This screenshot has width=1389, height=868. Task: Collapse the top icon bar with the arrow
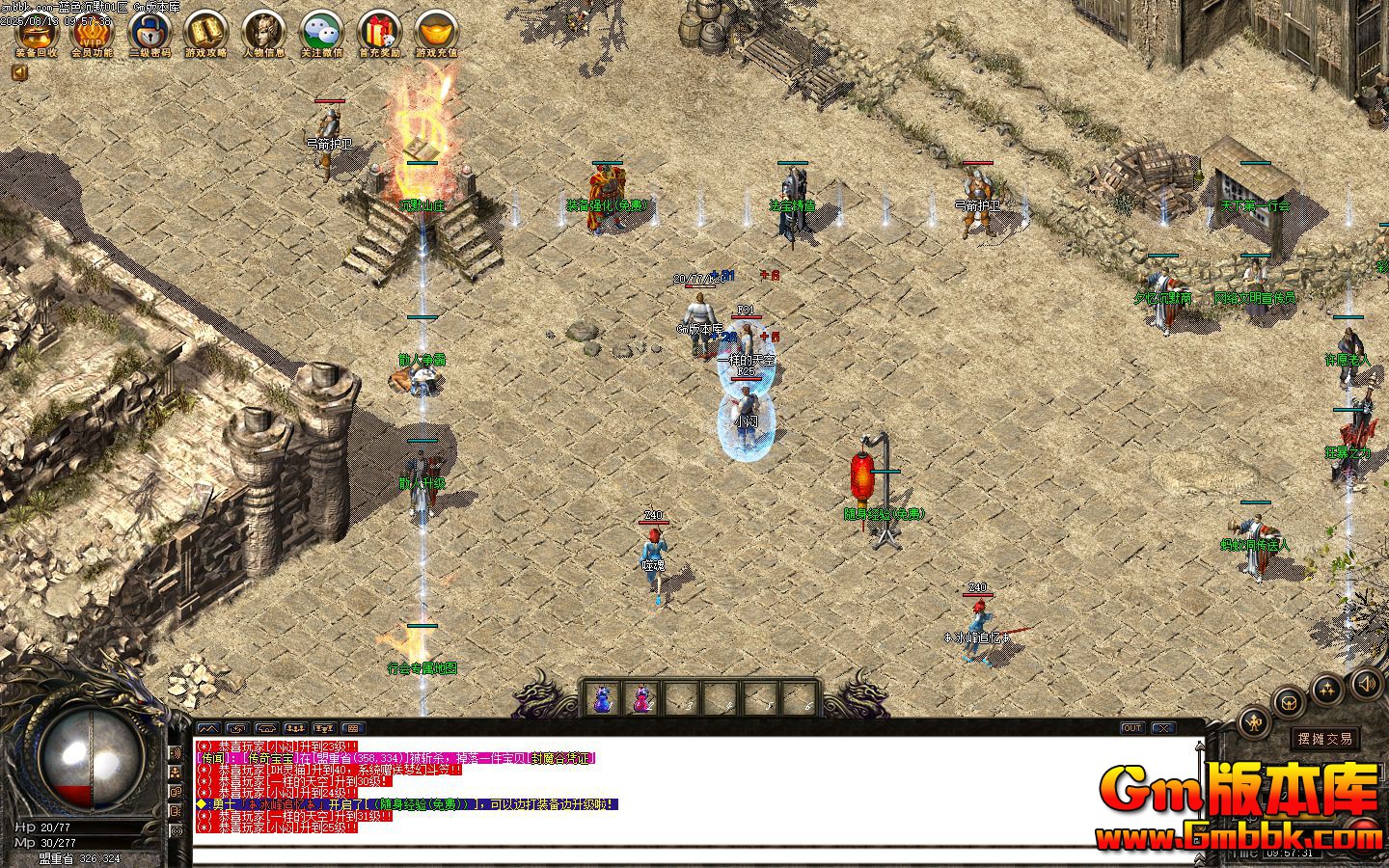pos(19,72)
